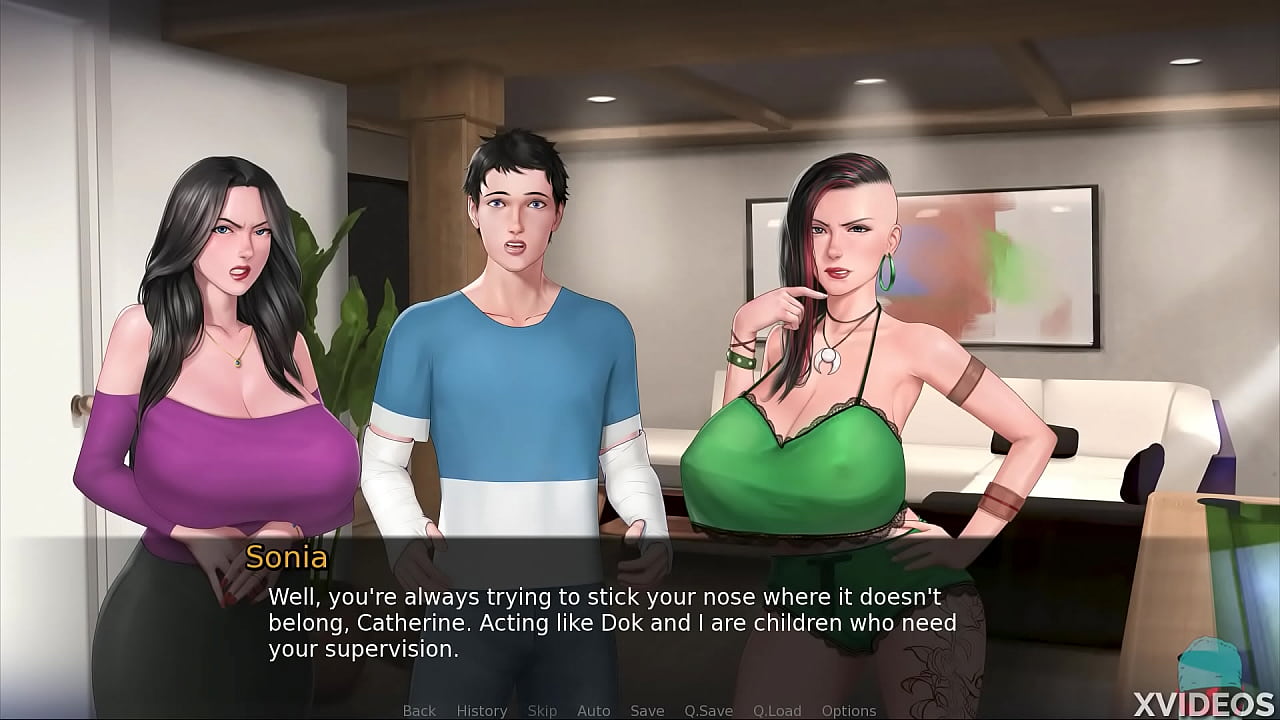Click the Sonia name label
The width and height of the screenshot is (1280, 720).
pos(287,559)
